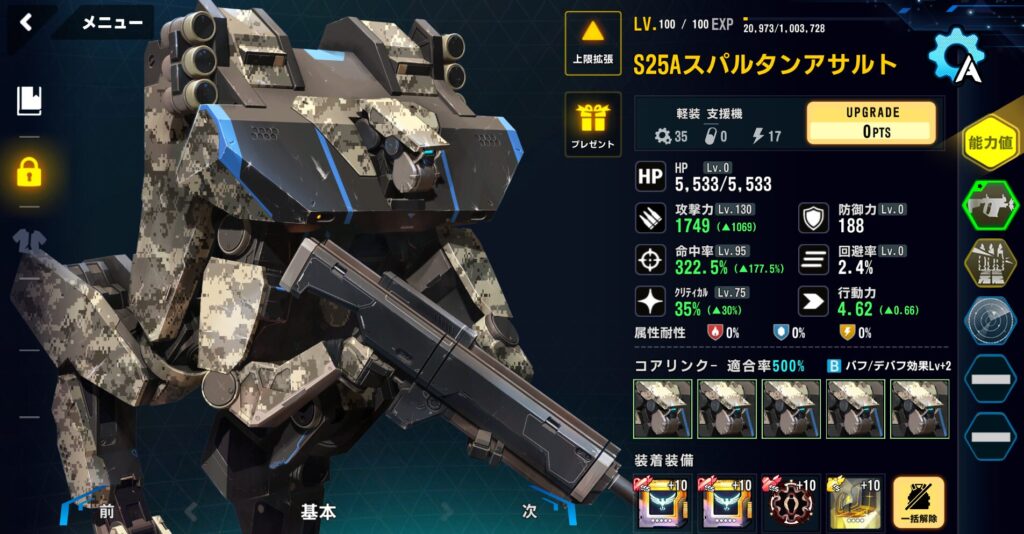Viewport: 1024px width, 534px height.
Task: Select the radar hexagon tab
Action: (989, 321)
